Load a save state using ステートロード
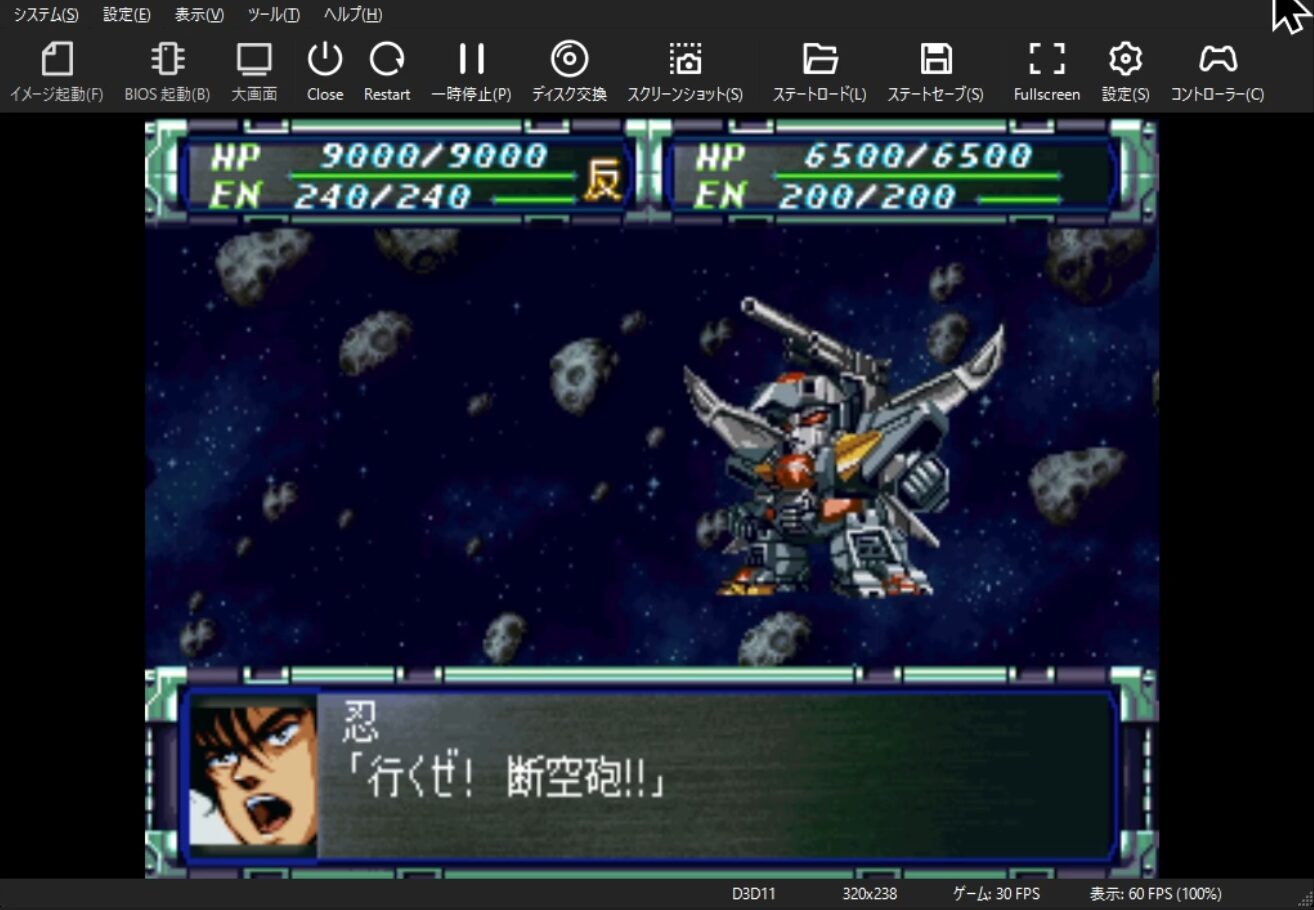 pyautogui.click(x=819, y=68)
